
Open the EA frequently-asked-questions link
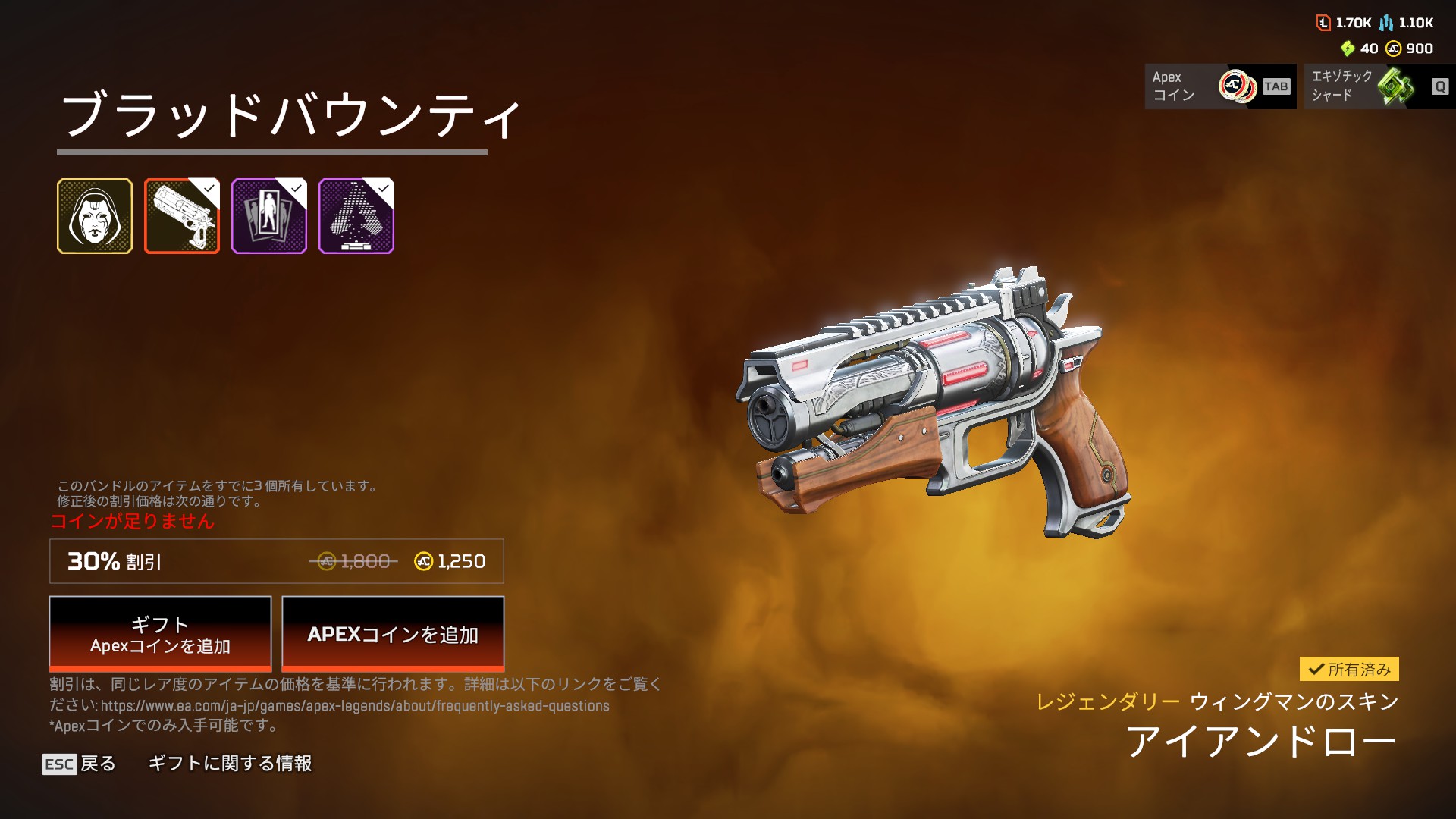coord(355,706)
